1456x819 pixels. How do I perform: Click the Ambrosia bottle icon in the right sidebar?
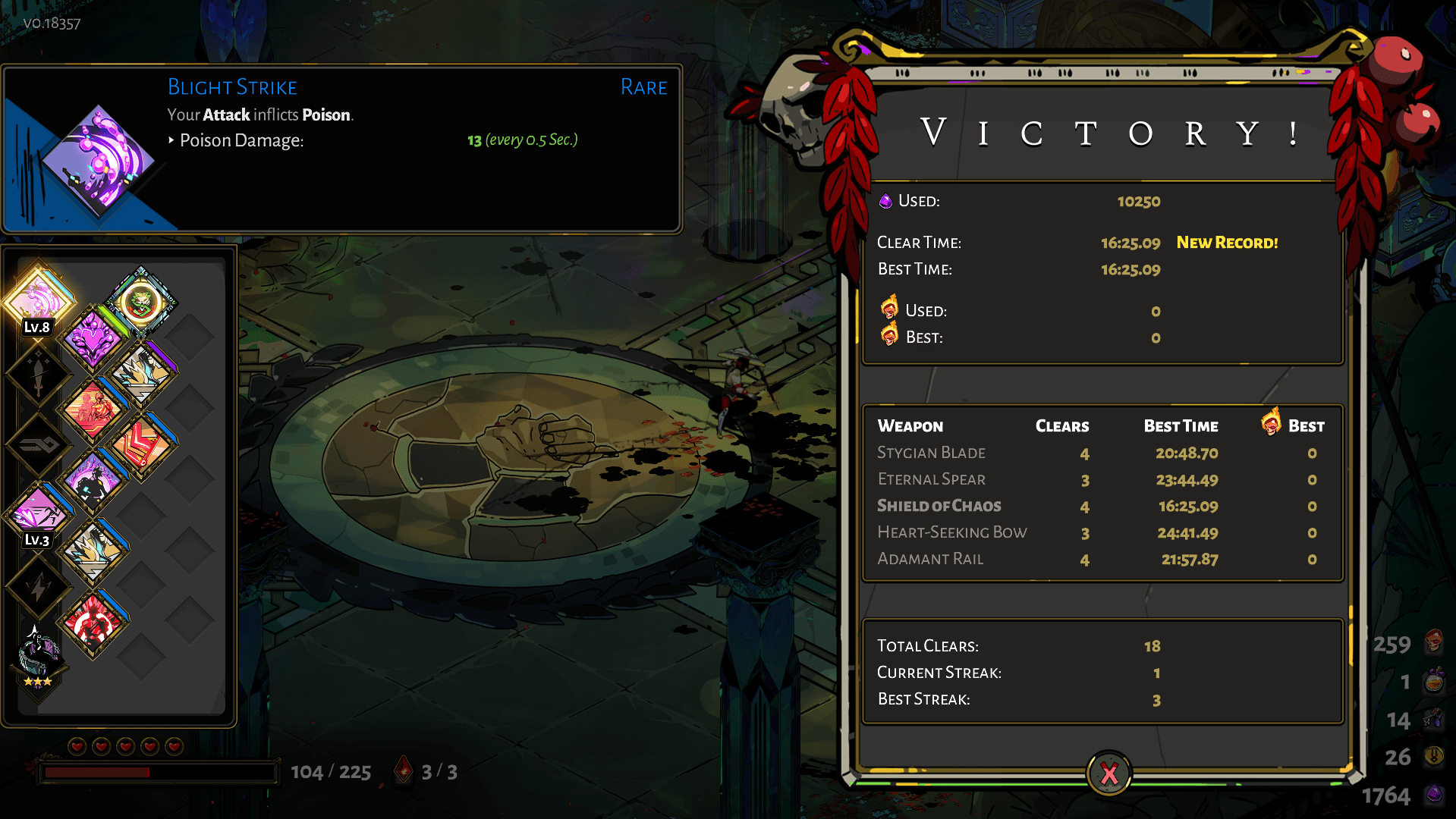(x=1436, y=681)
